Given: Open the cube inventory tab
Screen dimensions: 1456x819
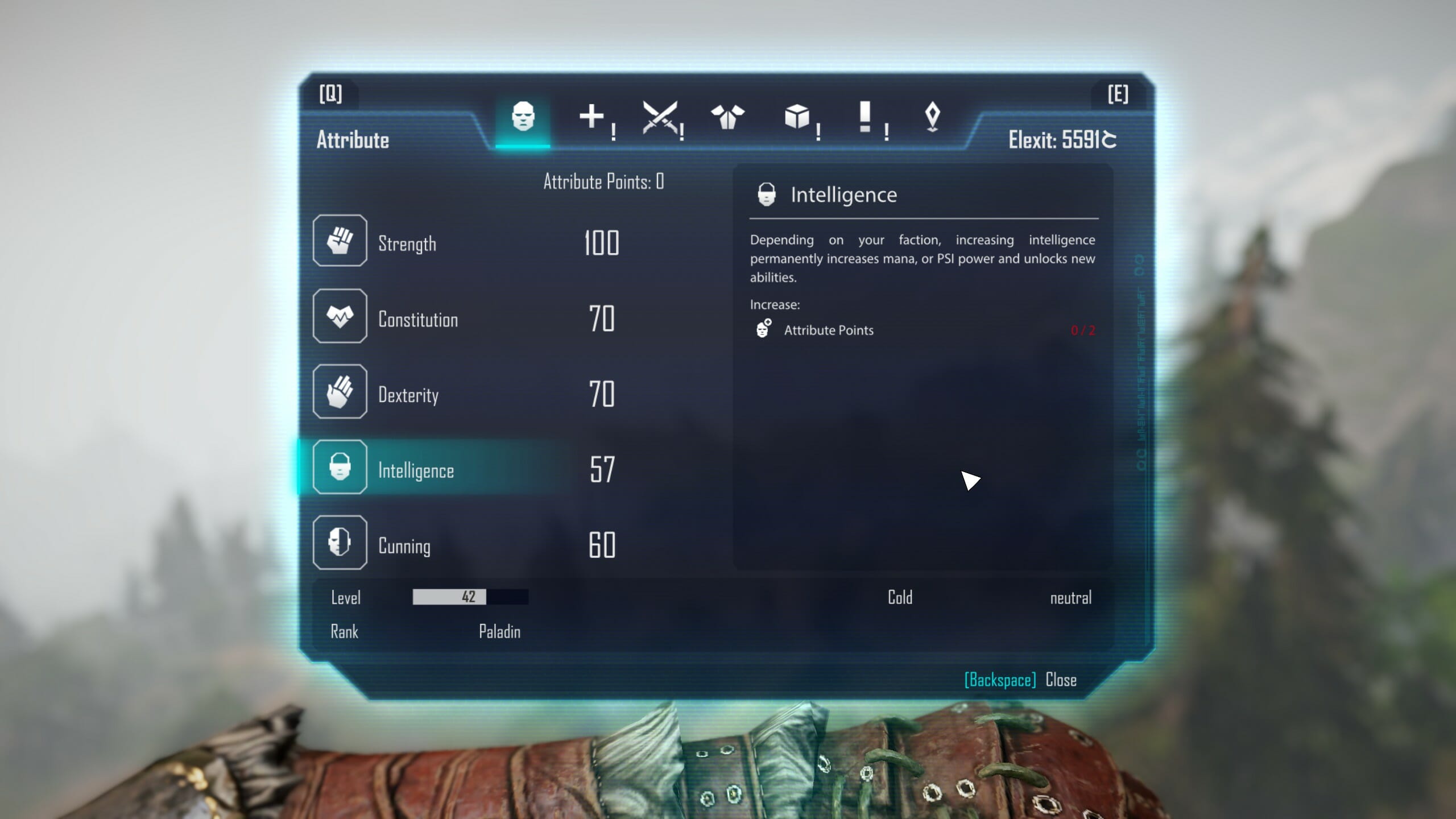Looking at the screenshot, I should pos(796,117).
